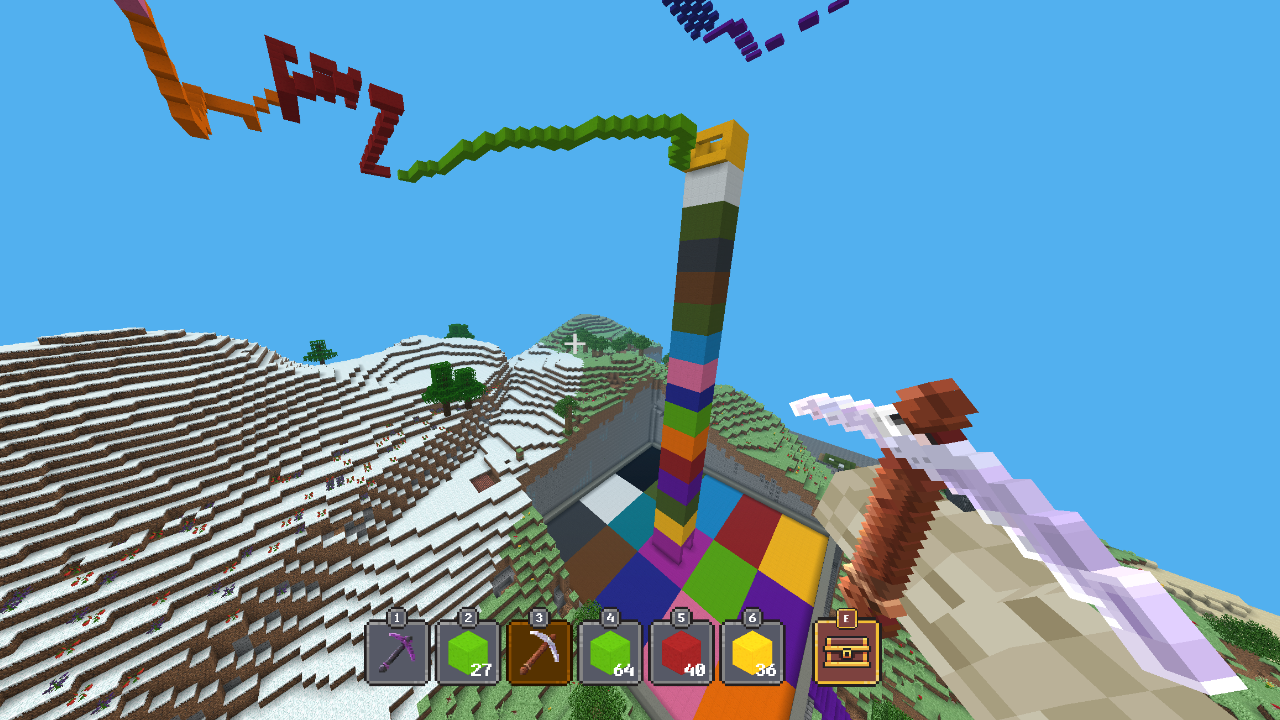Click the crosshair at screen center
Image resolution: width=1280 pixels, height=720 pixels.
[574, 342]
